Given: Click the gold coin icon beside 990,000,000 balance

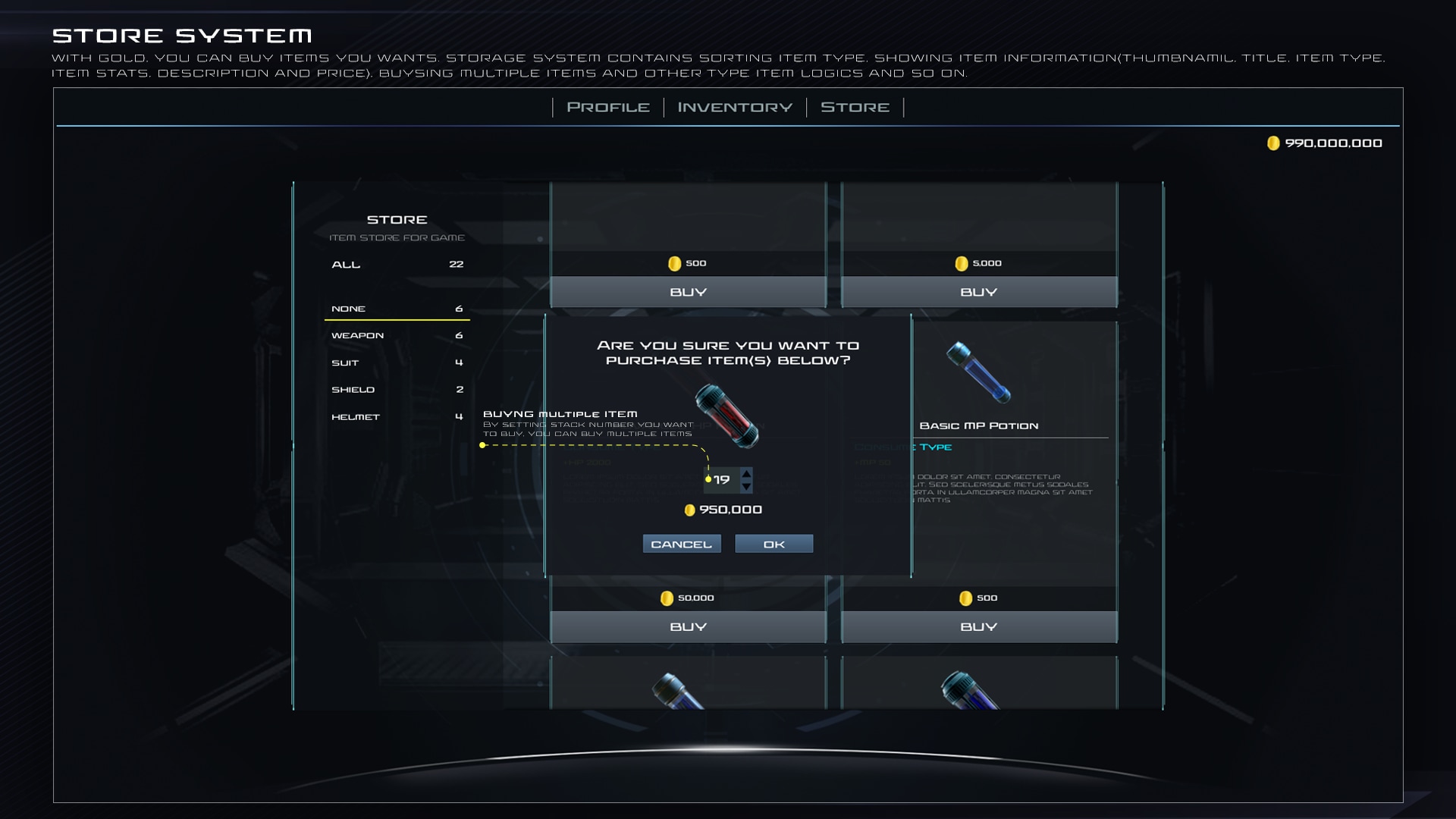Looking at the screenshot, I should (x=1274, y=143).
